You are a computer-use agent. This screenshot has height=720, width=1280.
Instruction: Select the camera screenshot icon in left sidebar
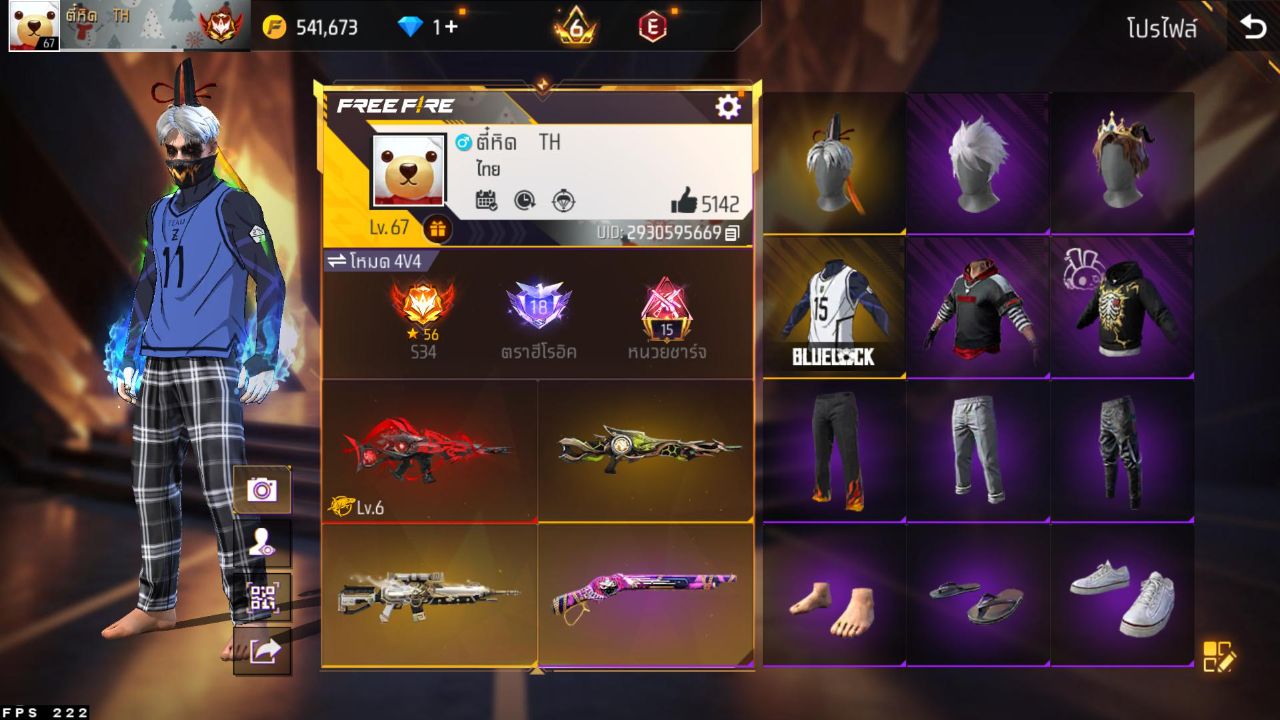[x=264, y=490]
